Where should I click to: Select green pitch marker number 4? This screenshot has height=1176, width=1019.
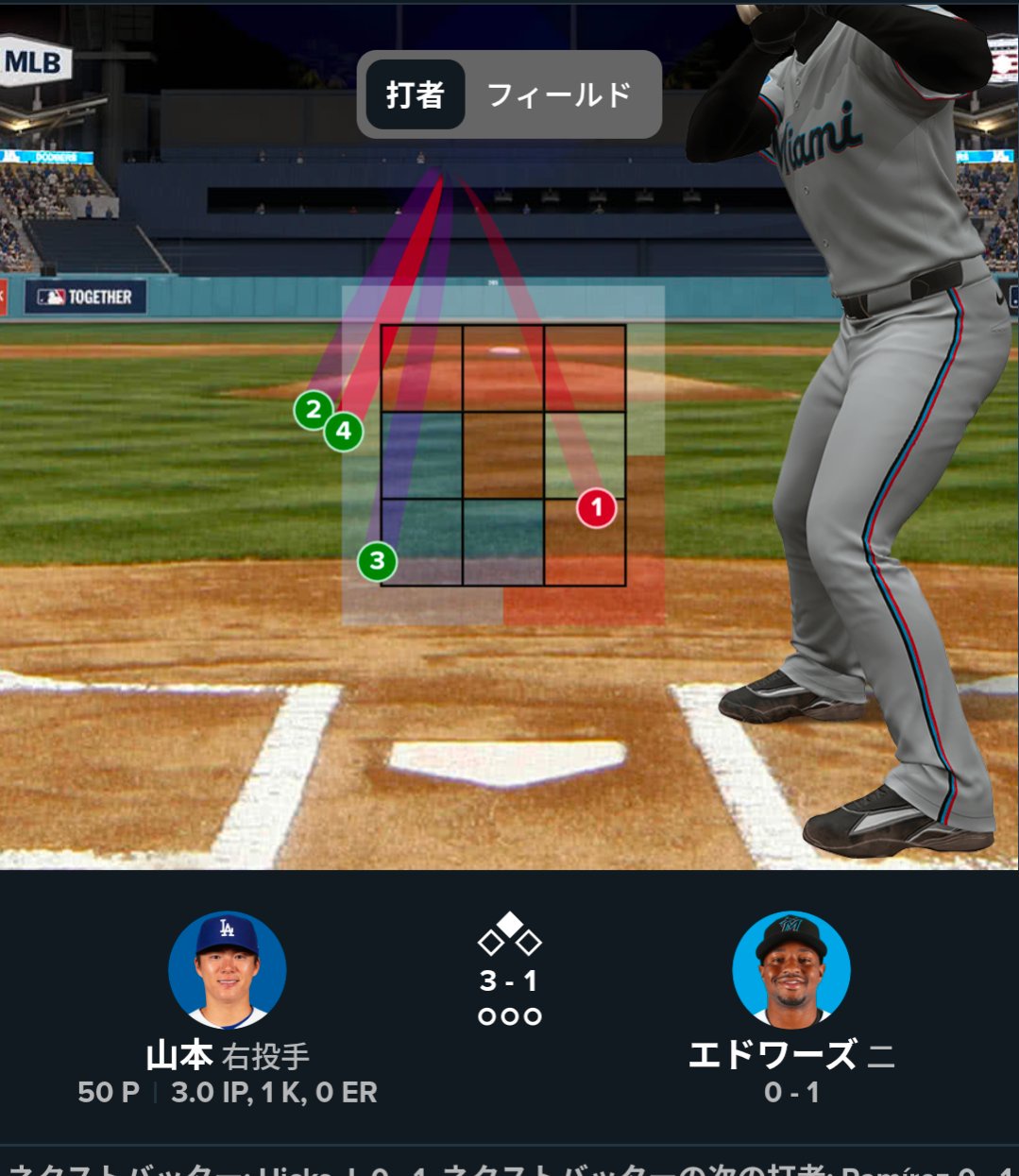point(345,433)
